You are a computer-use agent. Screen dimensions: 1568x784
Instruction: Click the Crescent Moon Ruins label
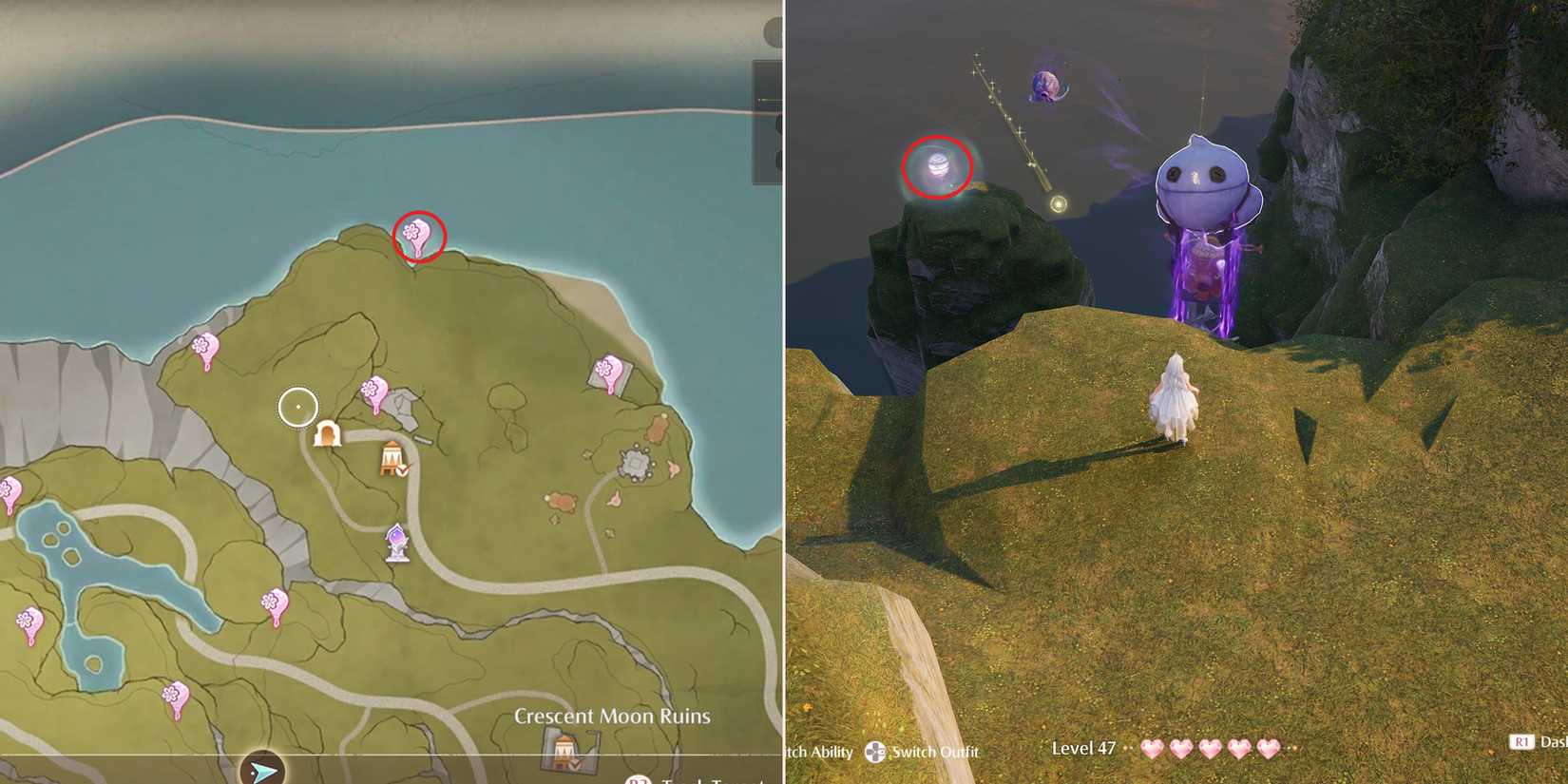click(x=611, y=717)
